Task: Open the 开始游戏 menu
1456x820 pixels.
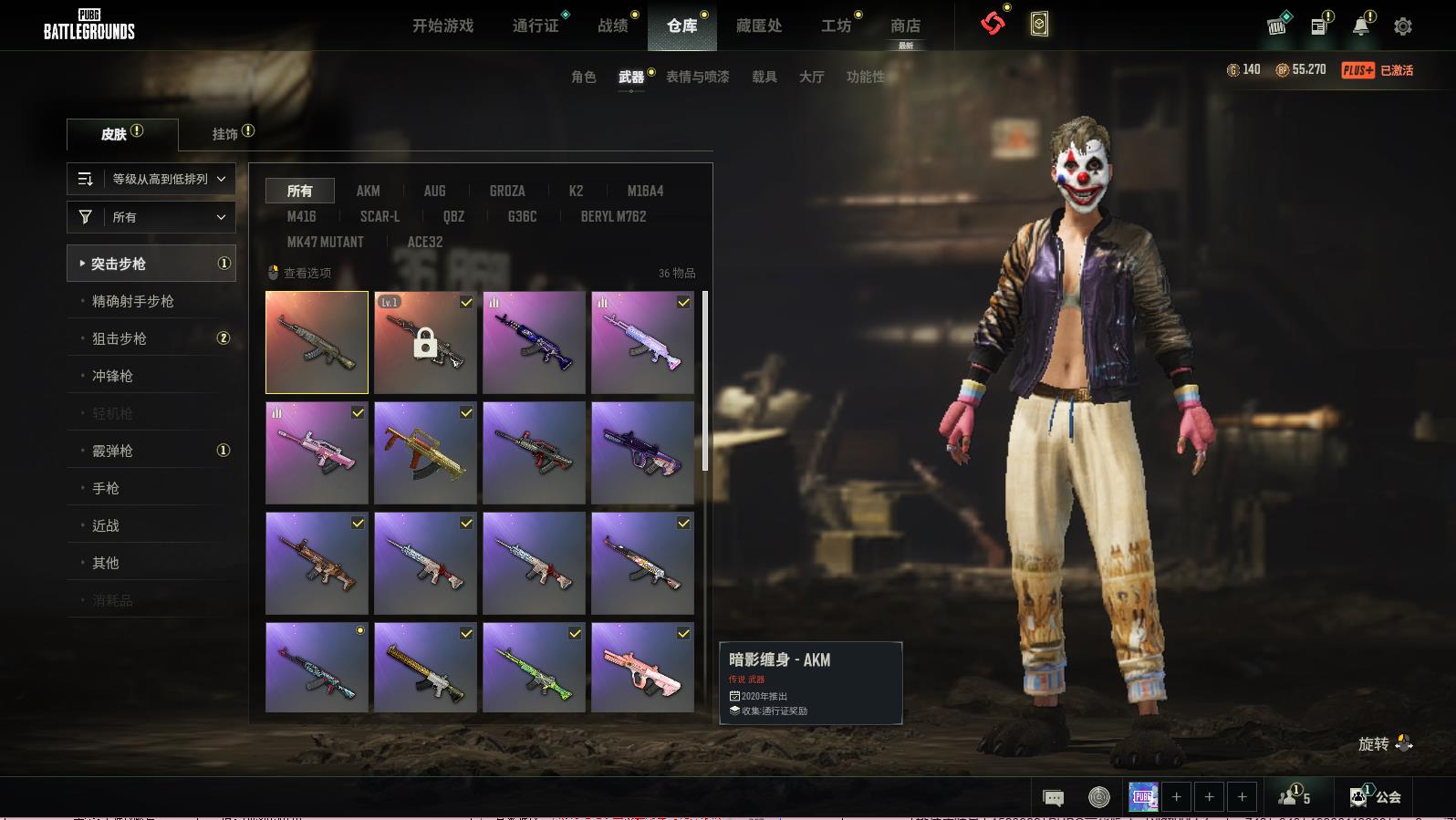Action: click(x=442, y=26)
